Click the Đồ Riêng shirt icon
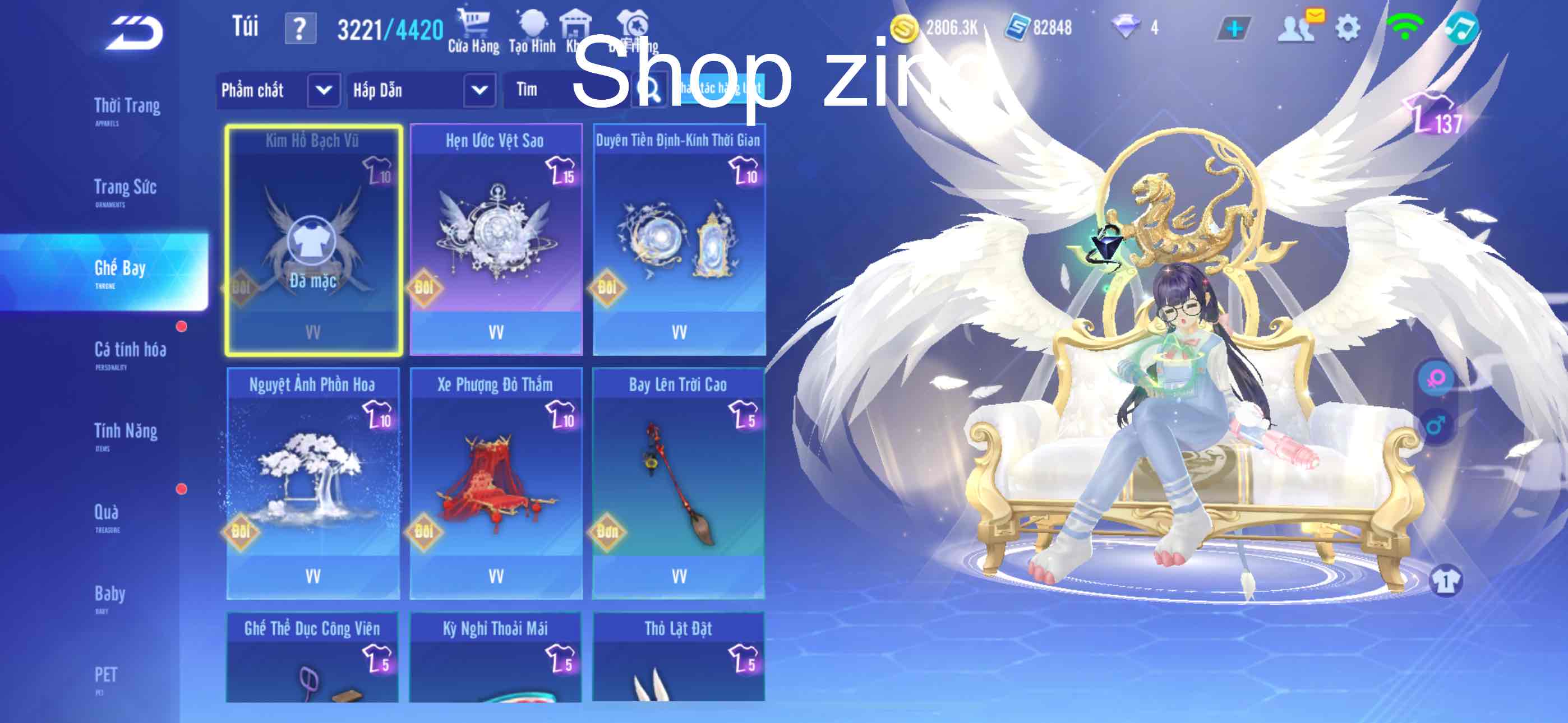The height and width of the screenshot is (723, 1568). (633, 27)
